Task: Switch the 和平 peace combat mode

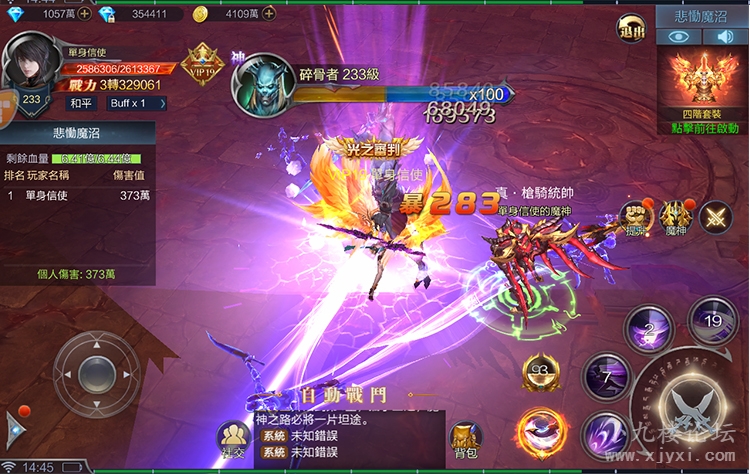Action: pos(82,103)
